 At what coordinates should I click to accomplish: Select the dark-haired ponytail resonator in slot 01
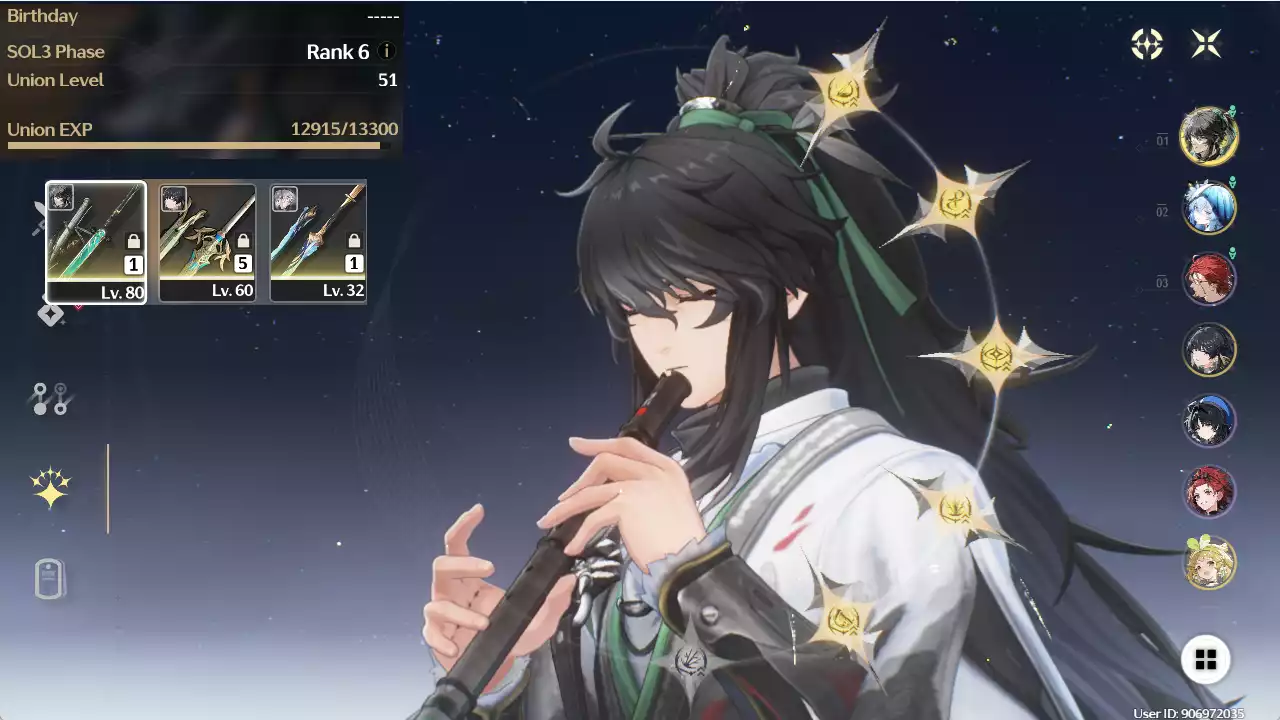coord(1209,136)
